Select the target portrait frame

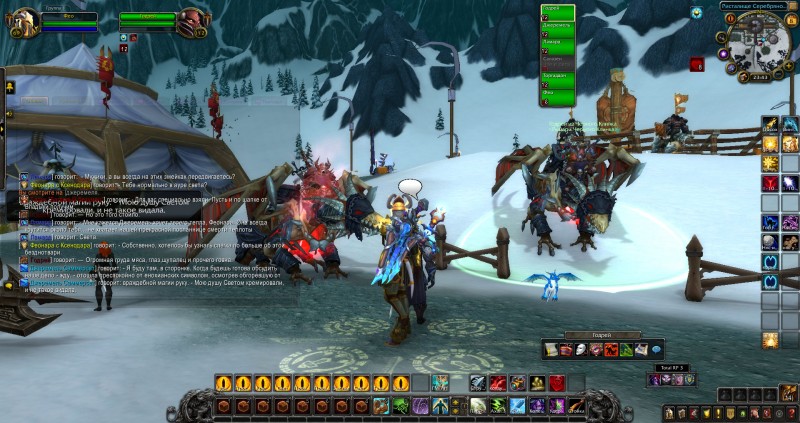(x=192, y=22)
